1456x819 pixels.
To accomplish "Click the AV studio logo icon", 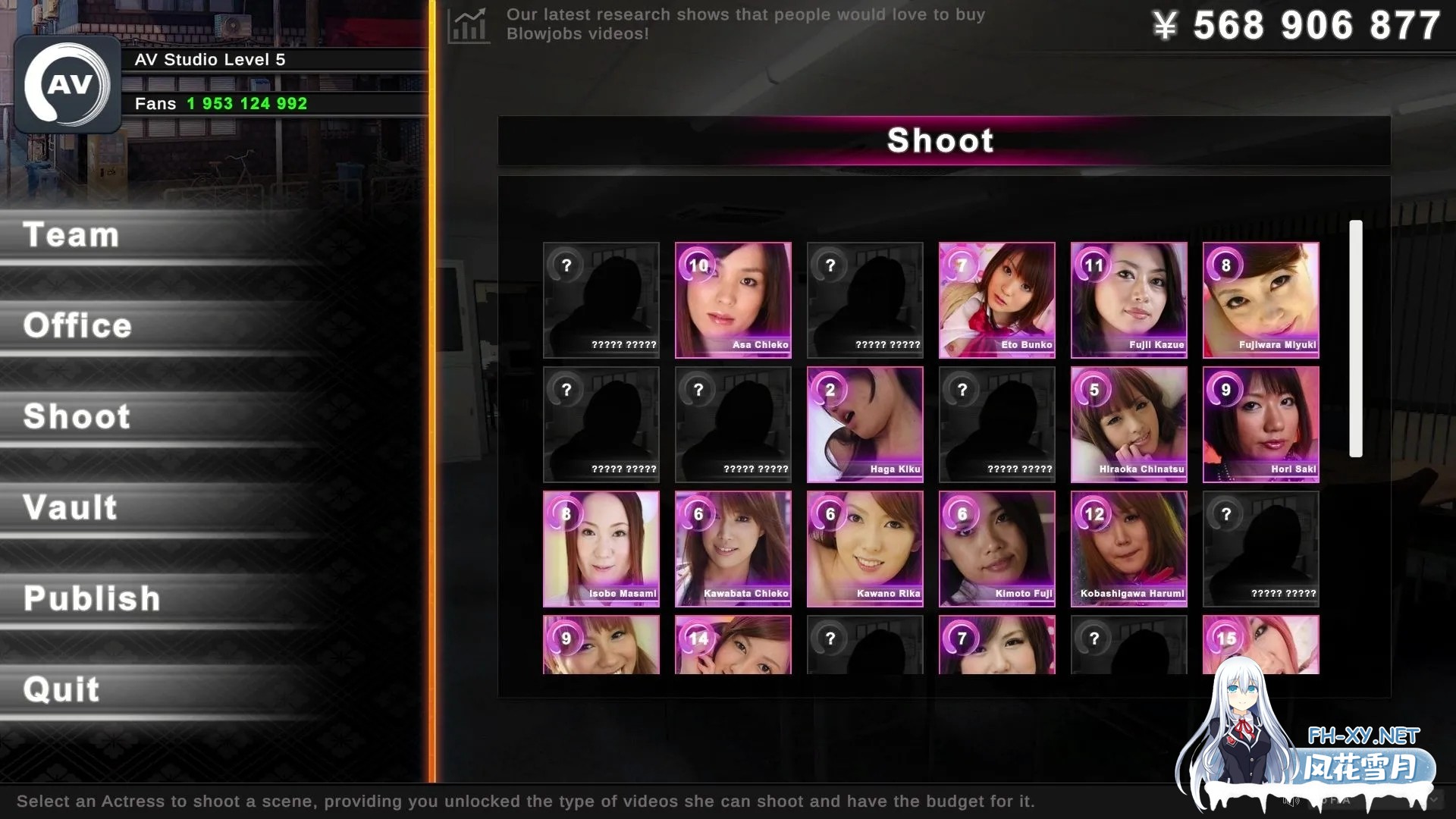I will pos(68,85).
